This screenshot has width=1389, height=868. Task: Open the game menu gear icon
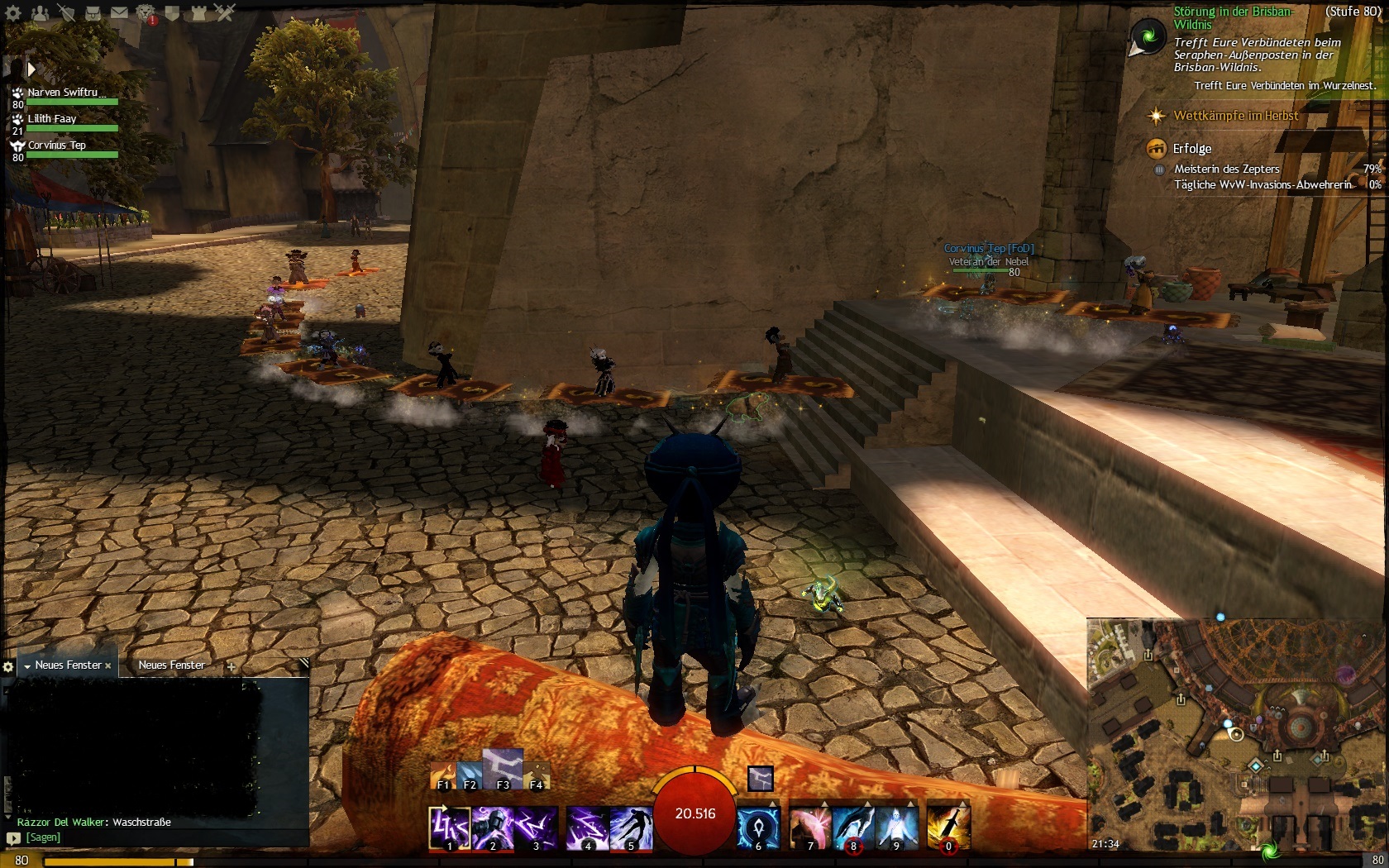13,13
